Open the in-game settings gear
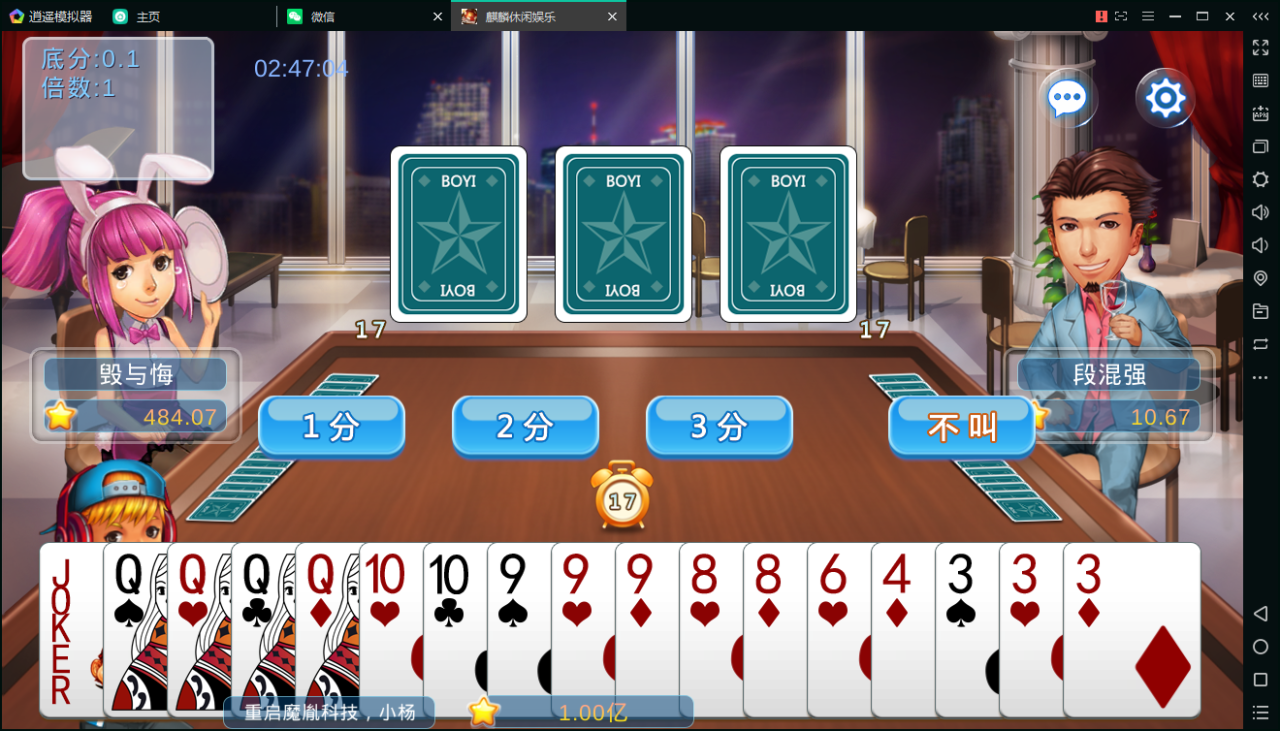The width and height of the screenshot is (1280, 731). click(x=1164, y=97)
